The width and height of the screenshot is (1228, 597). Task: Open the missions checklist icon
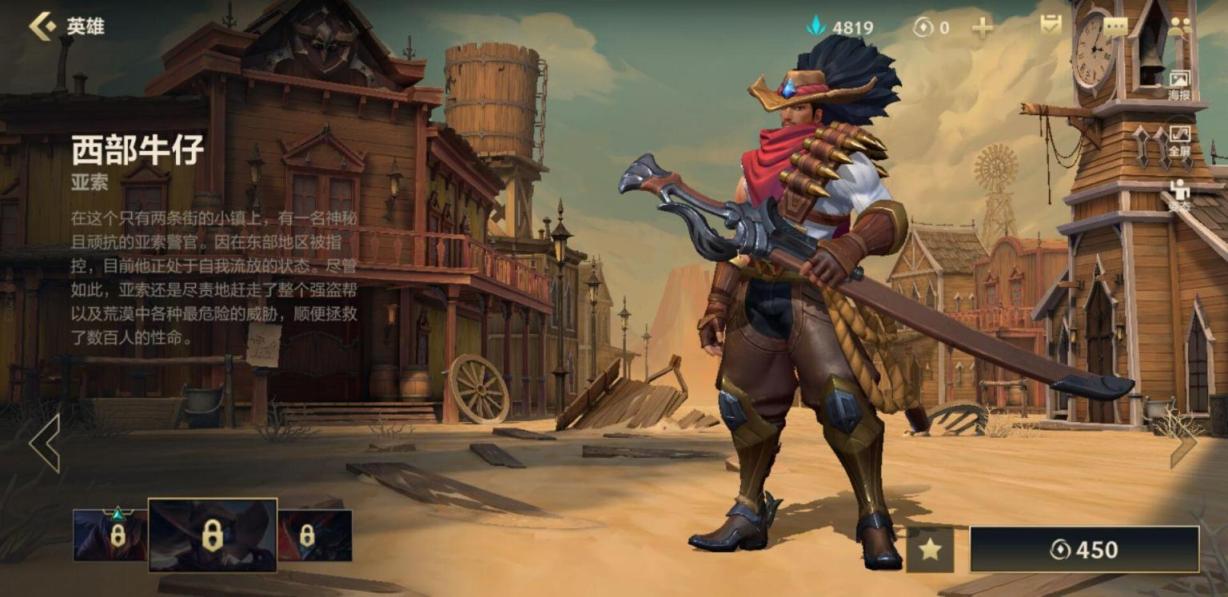tap(1050, 26)
